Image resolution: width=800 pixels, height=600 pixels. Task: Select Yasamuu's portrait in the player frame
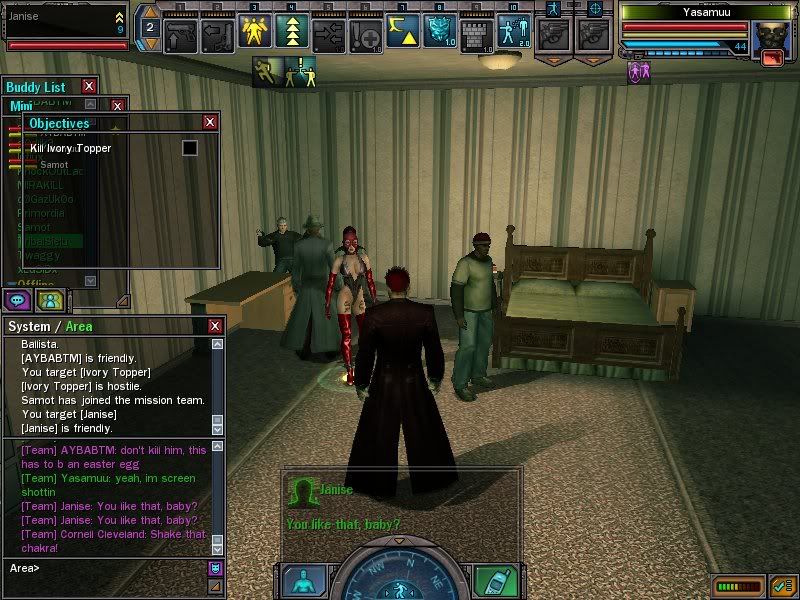(x=770, y=40)
